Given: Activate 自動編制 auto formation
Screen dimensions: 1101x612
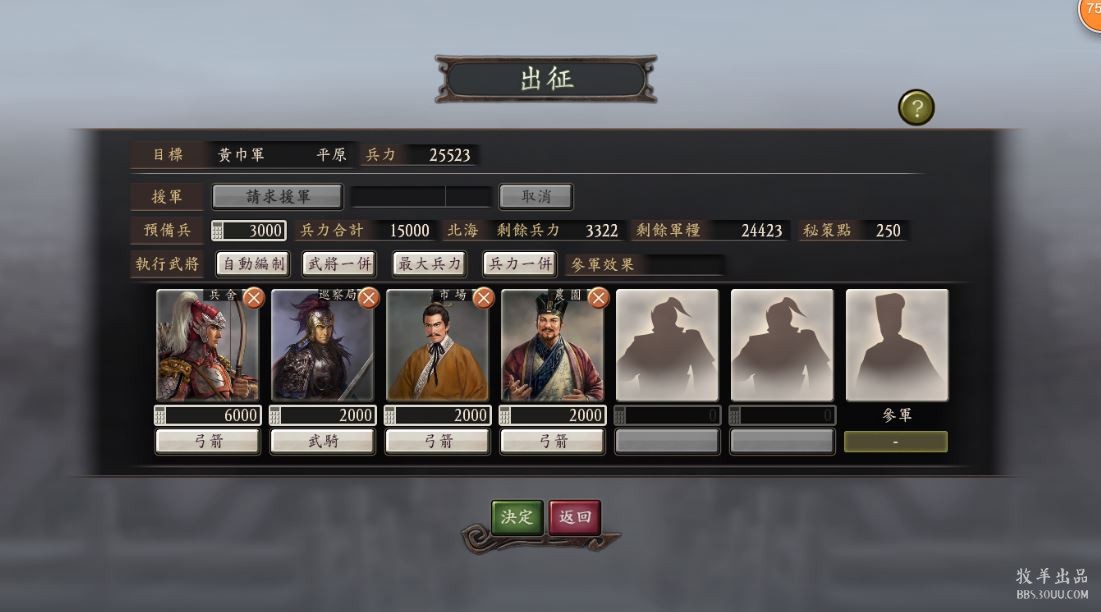Looking at the screenshot, I should coord(253,264).
